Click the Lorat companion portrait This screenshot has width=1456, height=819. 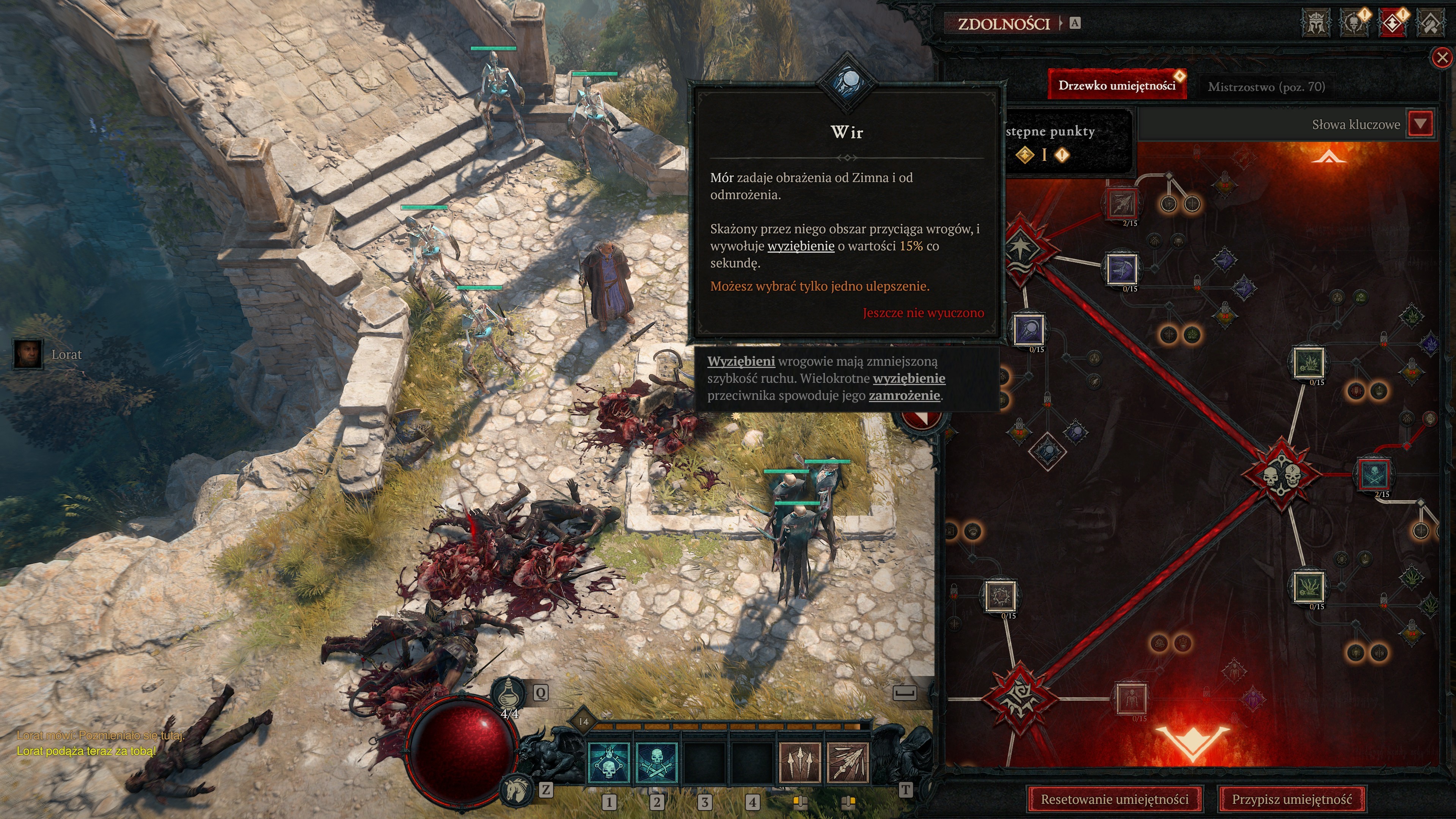click(28, 354)
